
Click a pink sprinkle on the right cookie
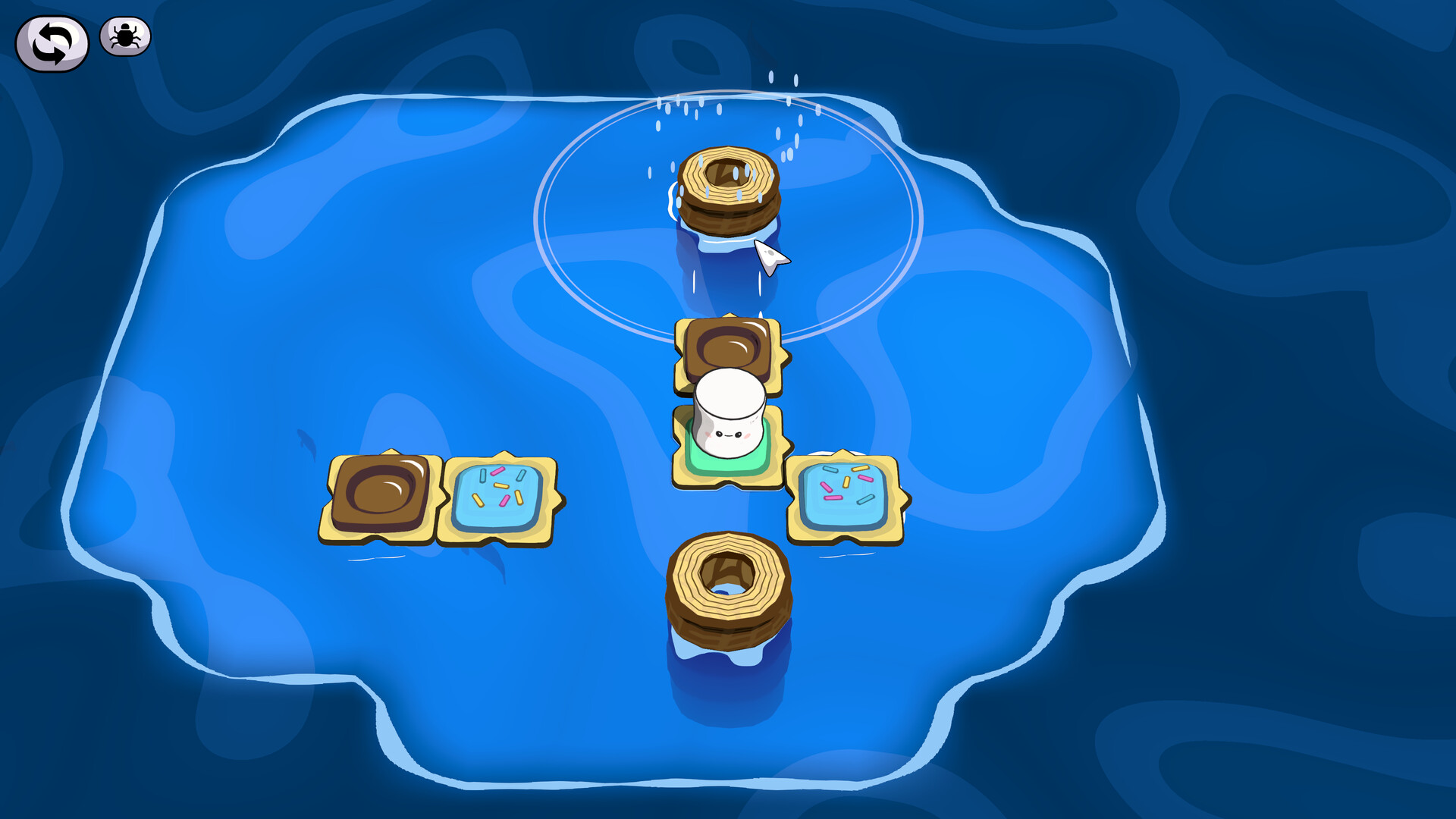pyautogui.click(x=865, y=479)
